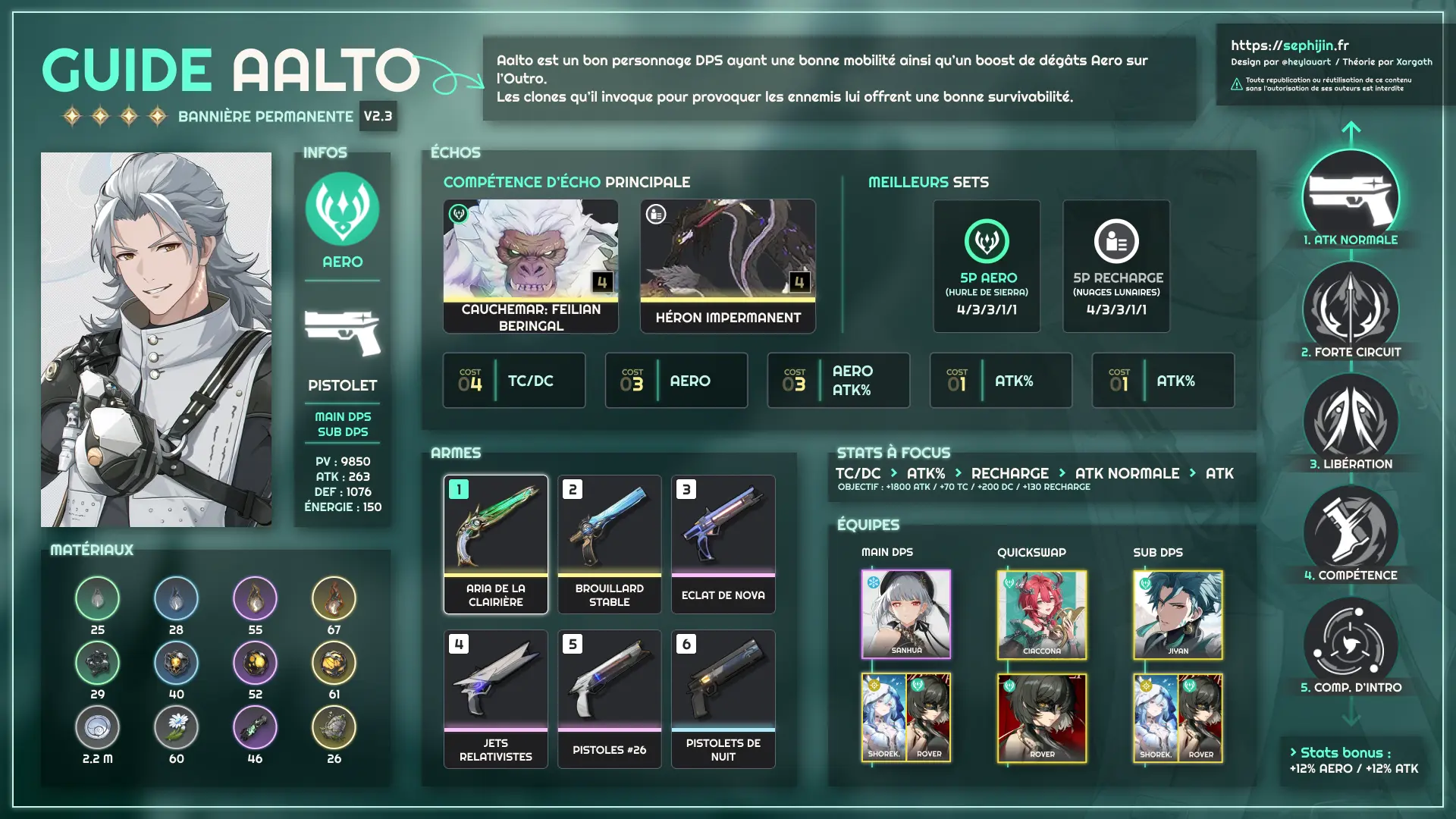Select Jiyan's sub DPS portrait
The width and height of the screenshot is (1456, 819).
click(1178, 614)
